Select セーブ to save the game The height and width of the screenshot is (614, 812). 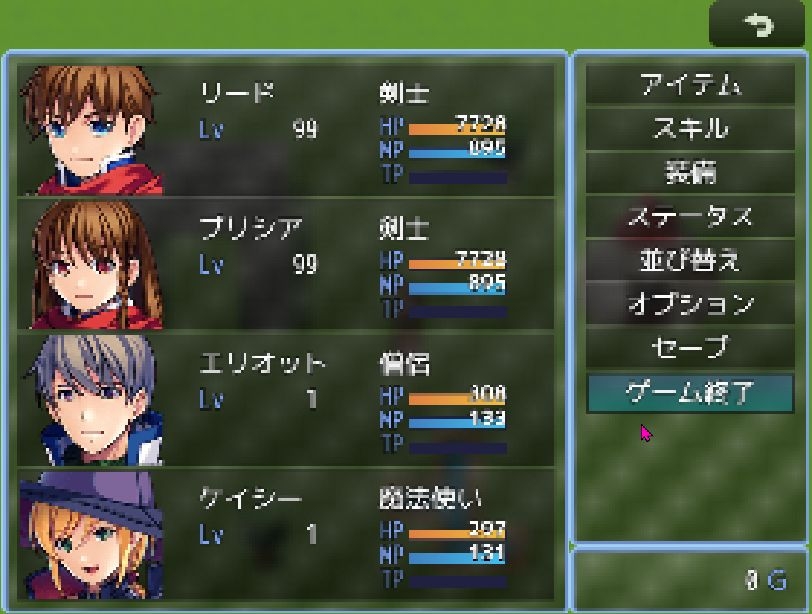689,347
